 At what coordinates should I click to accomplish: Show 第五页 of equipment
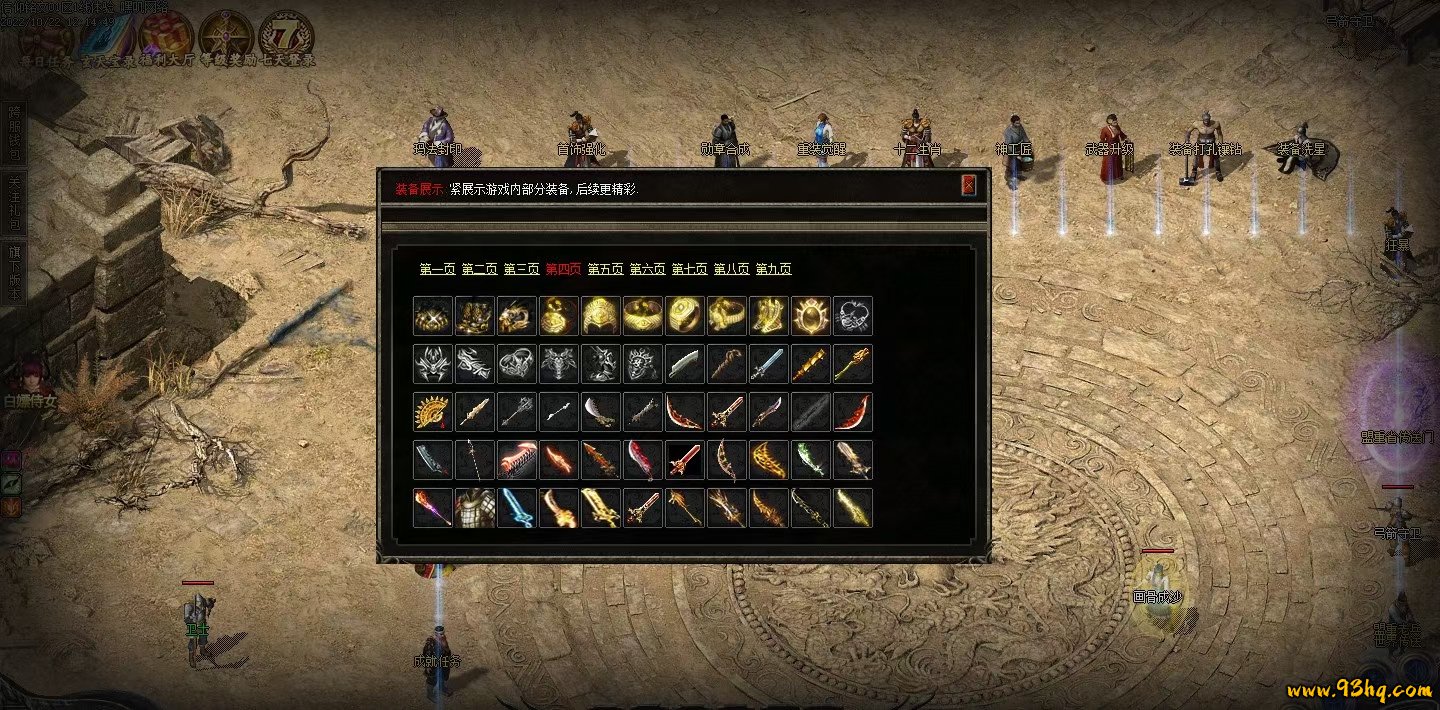coord(605,269)
